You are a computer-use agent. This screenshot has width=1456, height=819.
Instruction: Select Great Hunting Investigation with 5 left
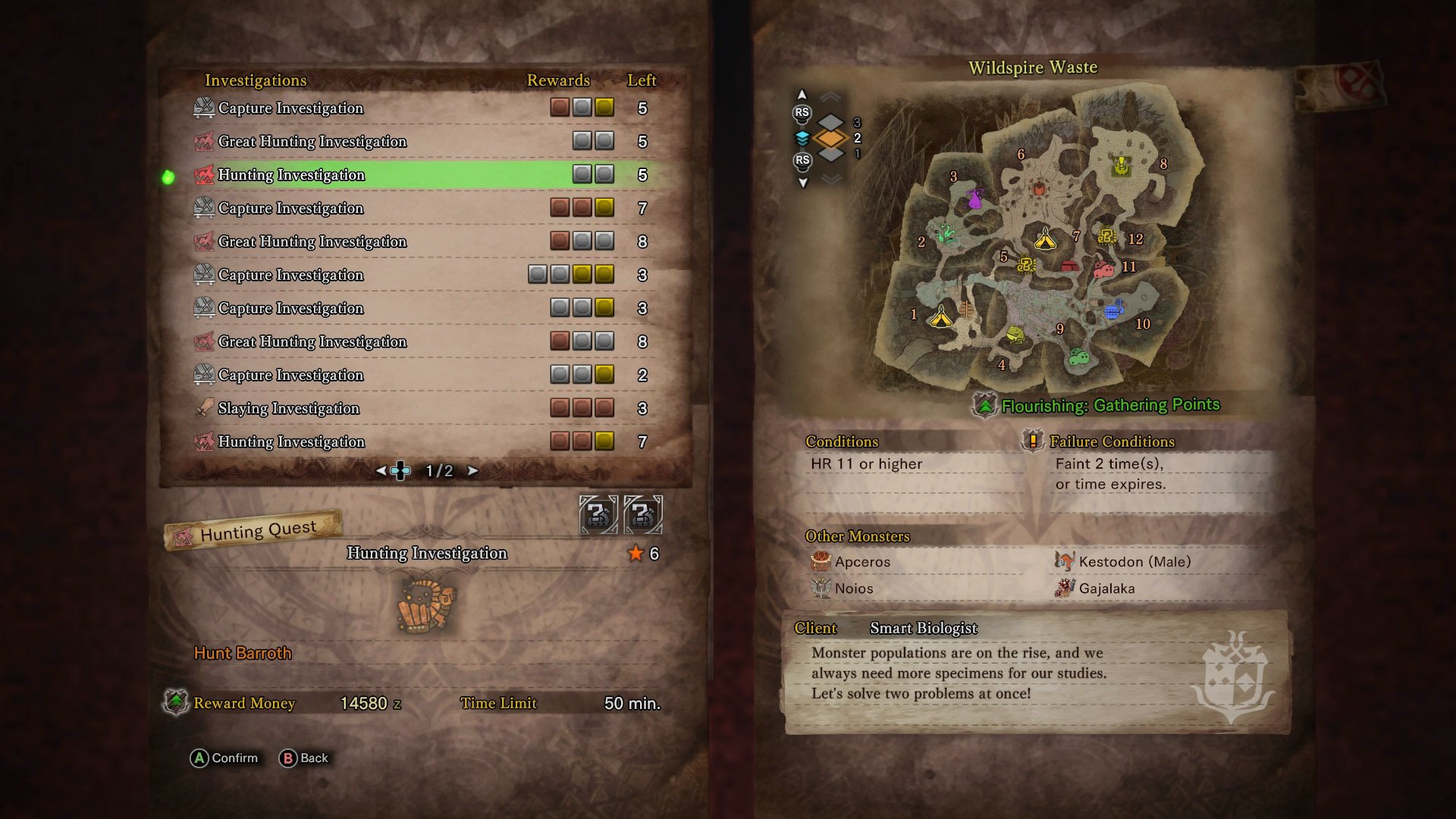pyautogui.click(x=312, y=142)
